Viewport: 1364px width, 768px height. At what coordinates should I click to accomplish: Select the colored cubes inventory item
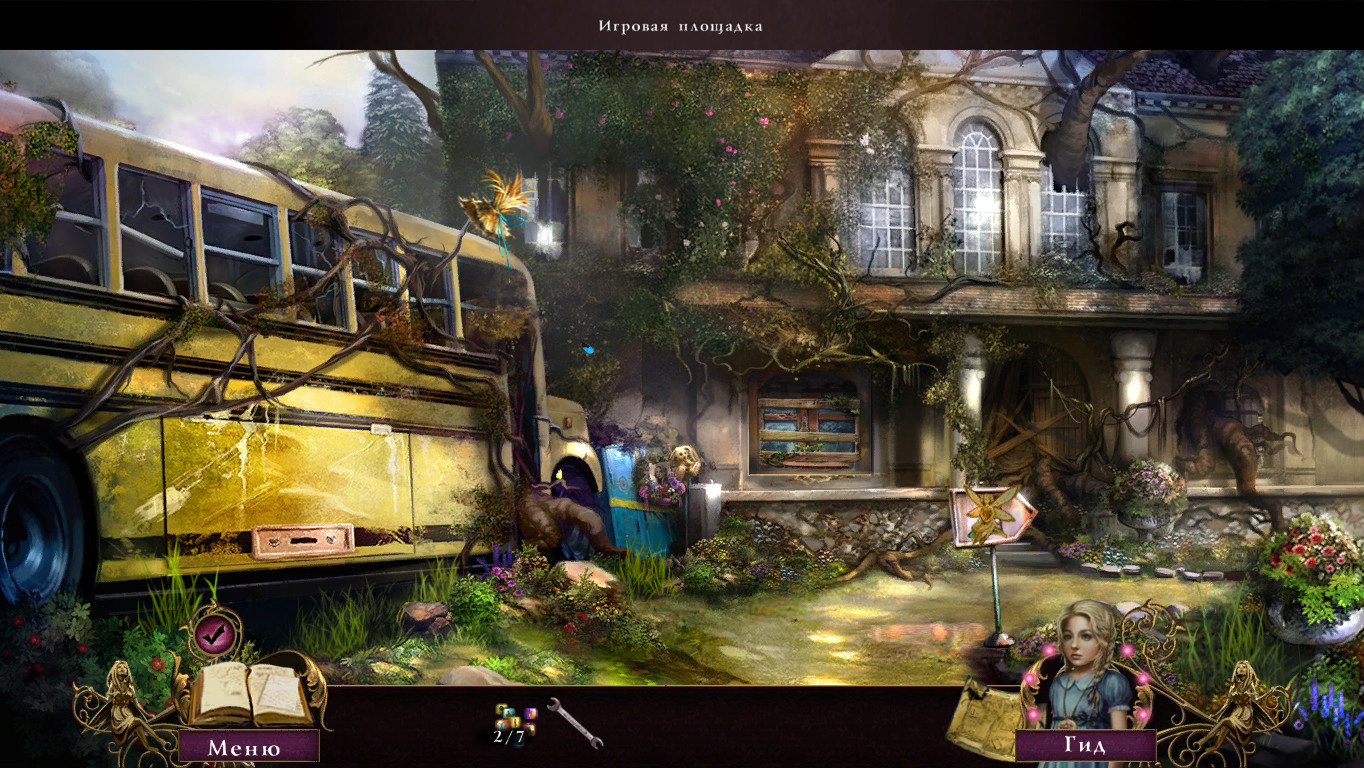coord(515,719)
